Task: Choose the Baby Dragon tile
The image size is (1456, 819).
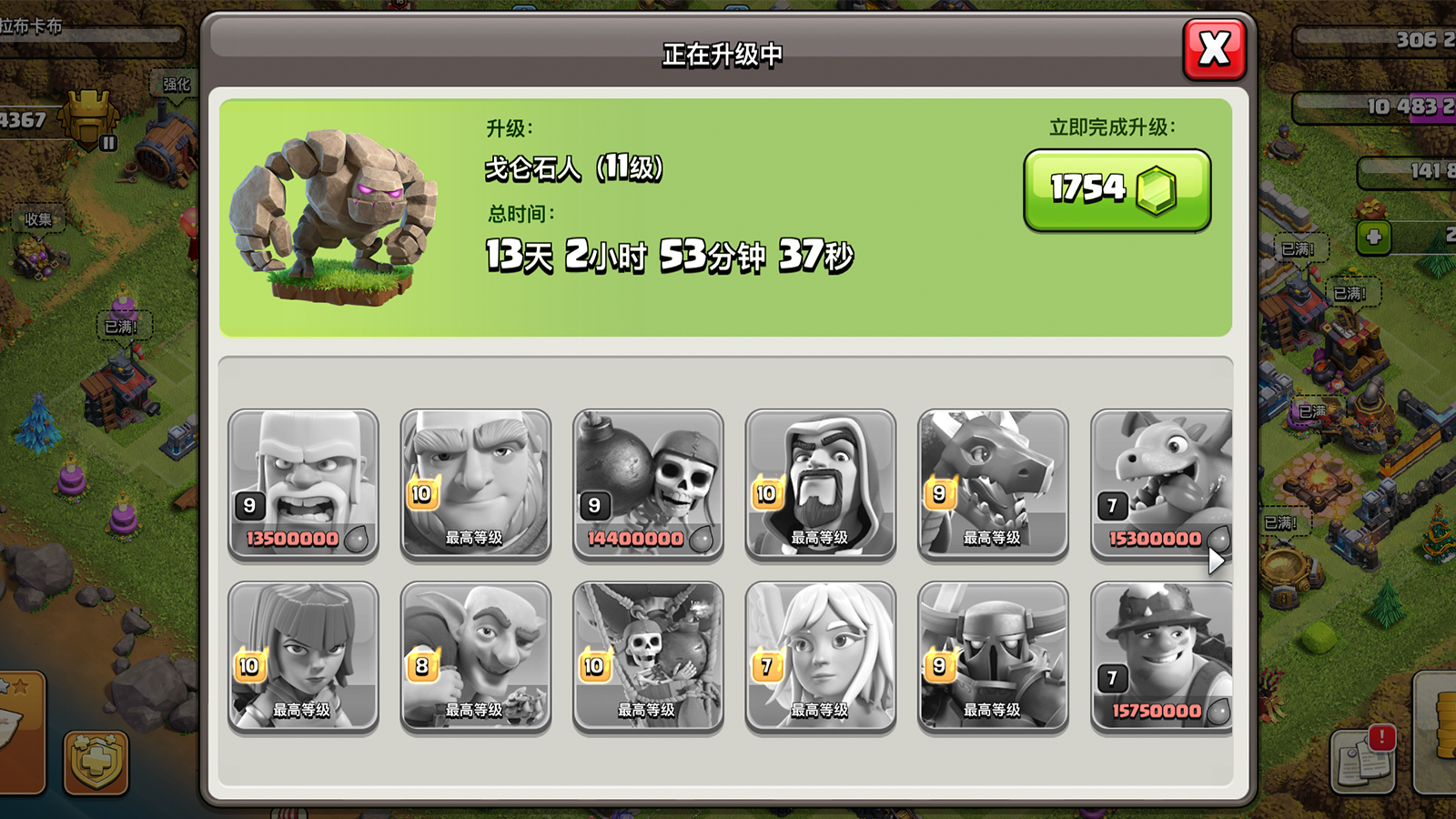Action: pyautogui.click(x=1161, y=483)
